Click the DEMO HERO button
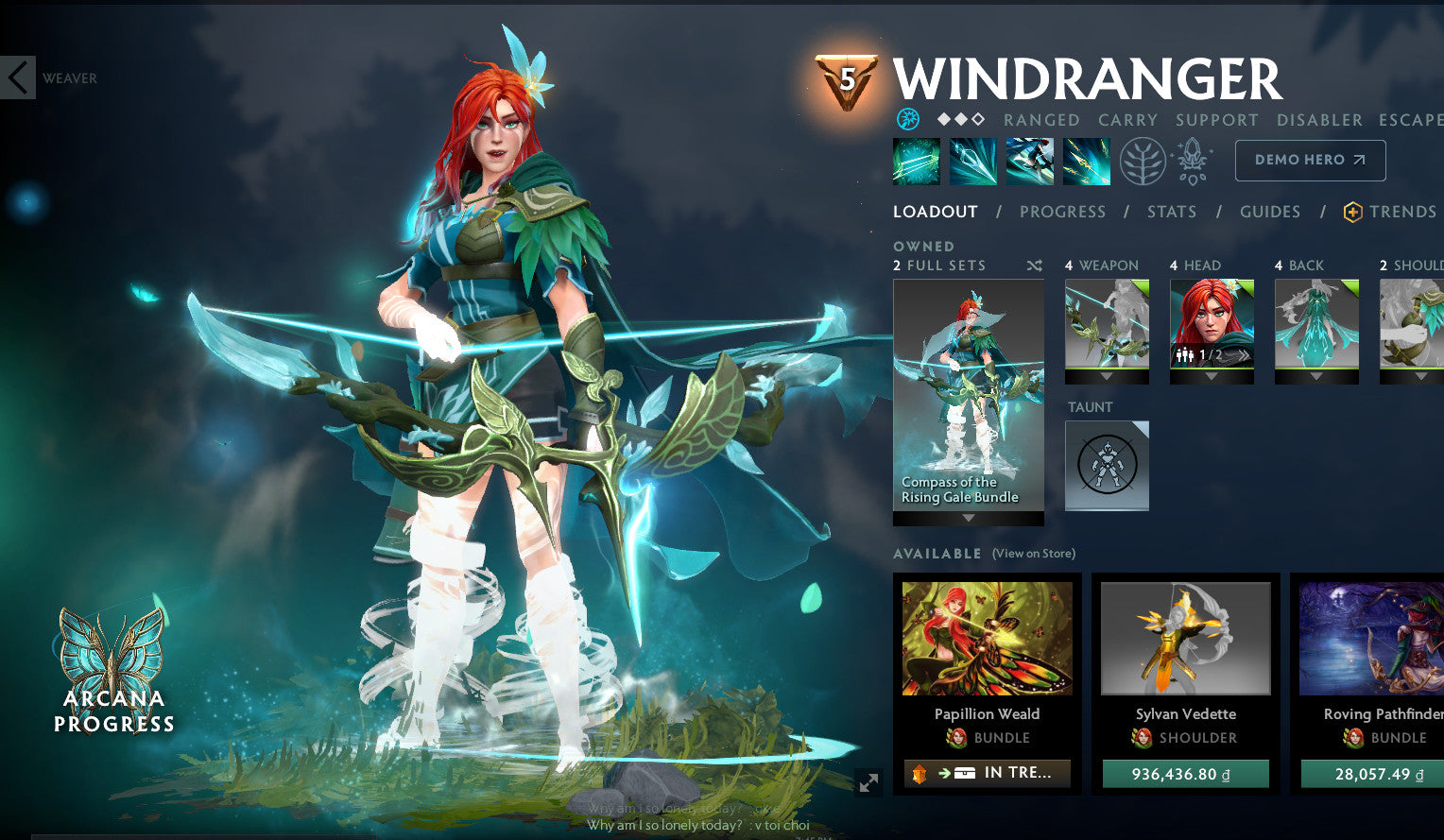Image resolution: width=1444 pixels, height=840 pixels. click(x=1310, y=160)
